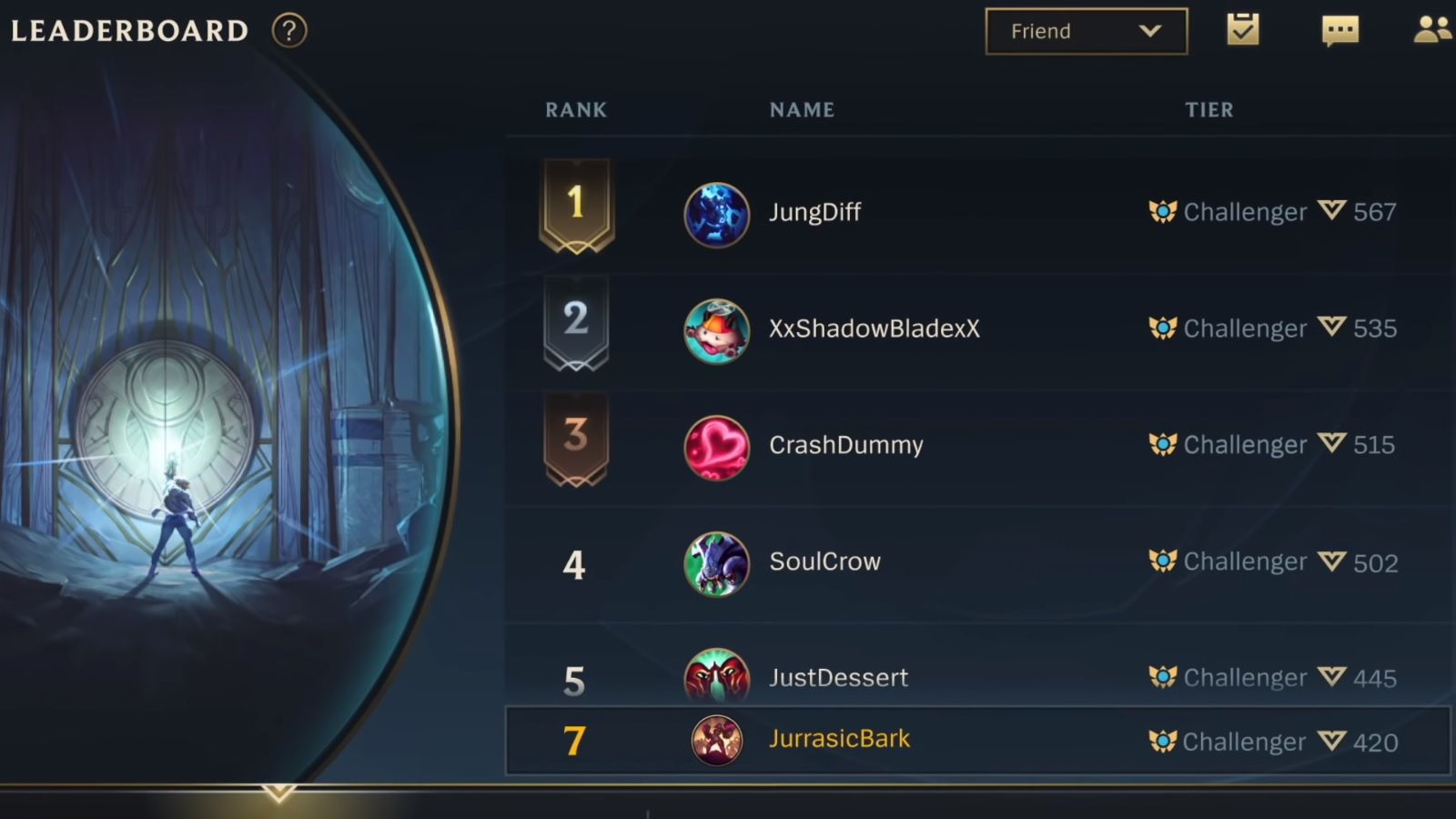Click XxShadowBladexX's Poro avatar
Viewport: 1456px width, 819px height.
716,329
